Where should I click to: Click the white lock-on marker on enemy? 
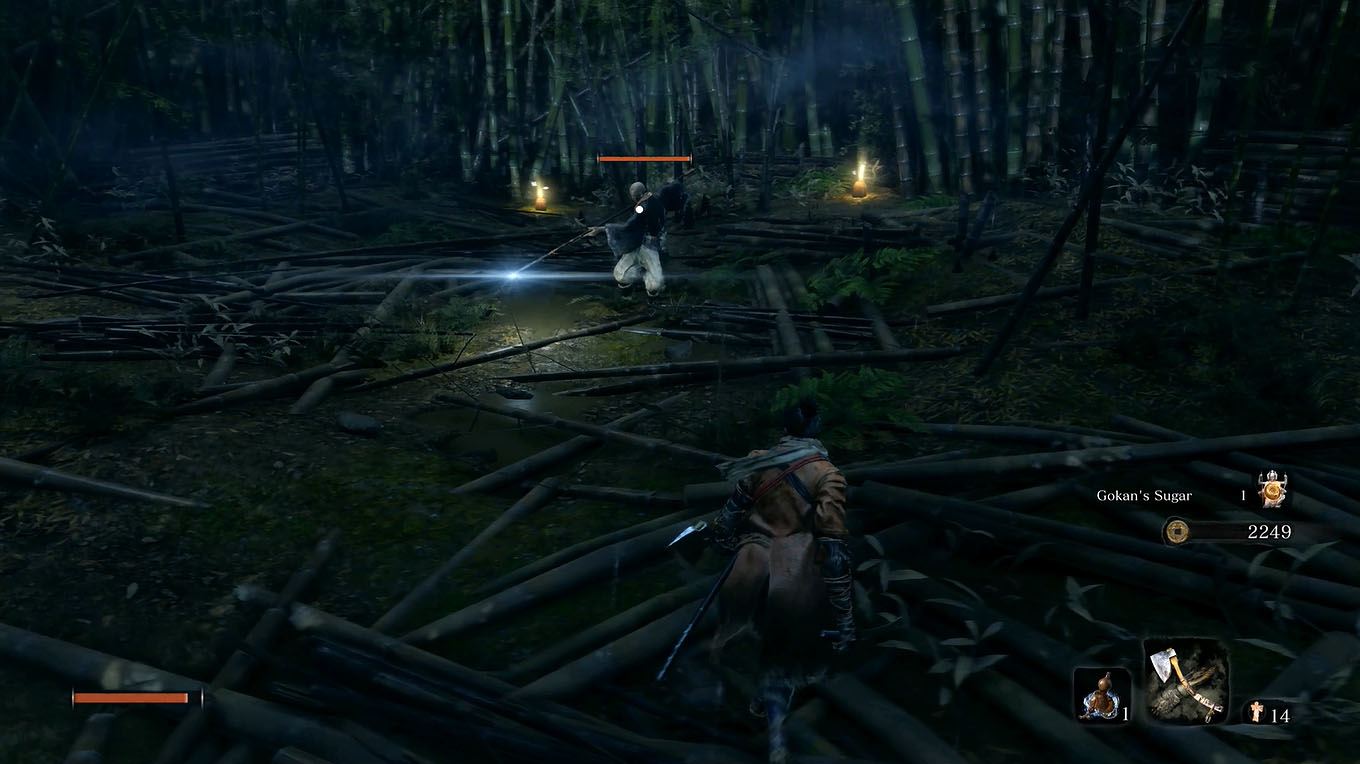(x=637, y=209)
